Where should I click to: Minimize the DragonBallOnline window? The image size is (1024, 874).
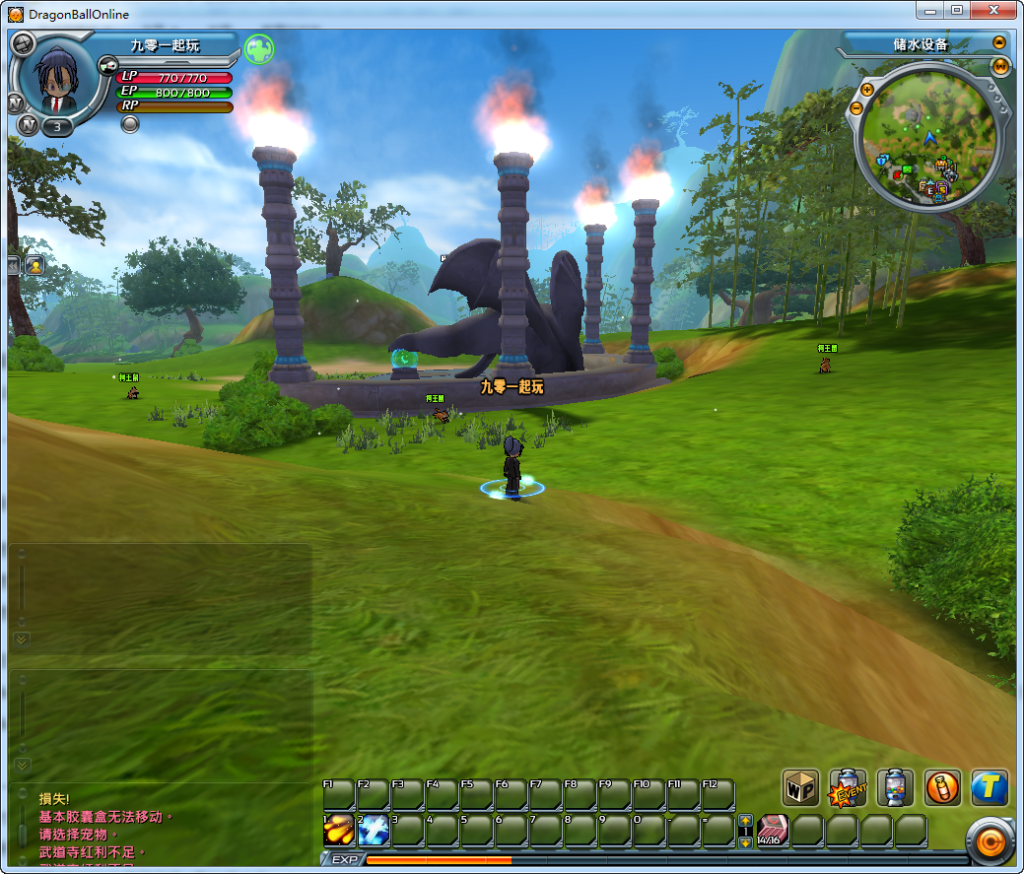coord(931,10)
